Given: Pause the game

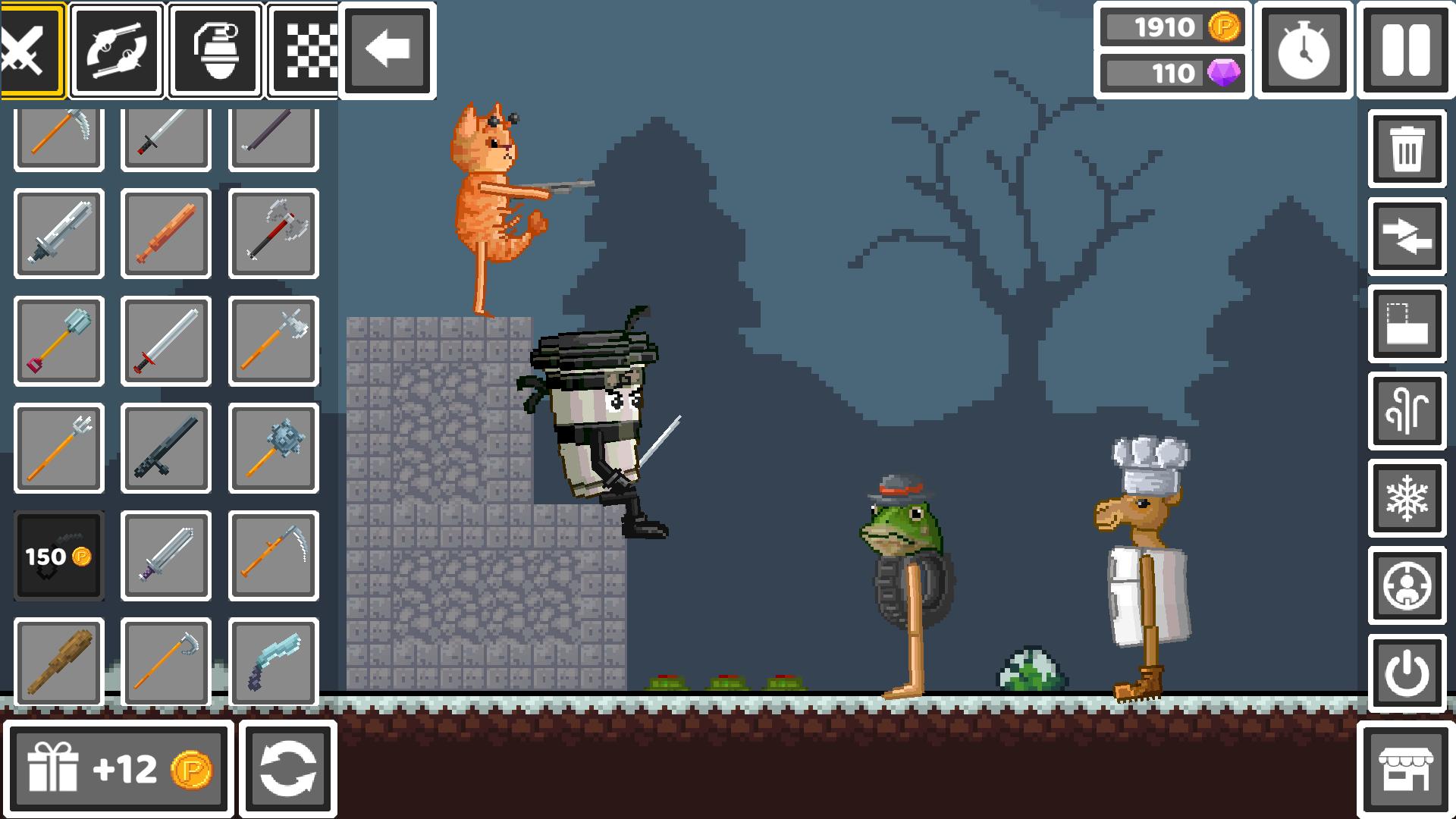Looking at the screenshot, I should pyautogui.click(x=1404, y=49).
